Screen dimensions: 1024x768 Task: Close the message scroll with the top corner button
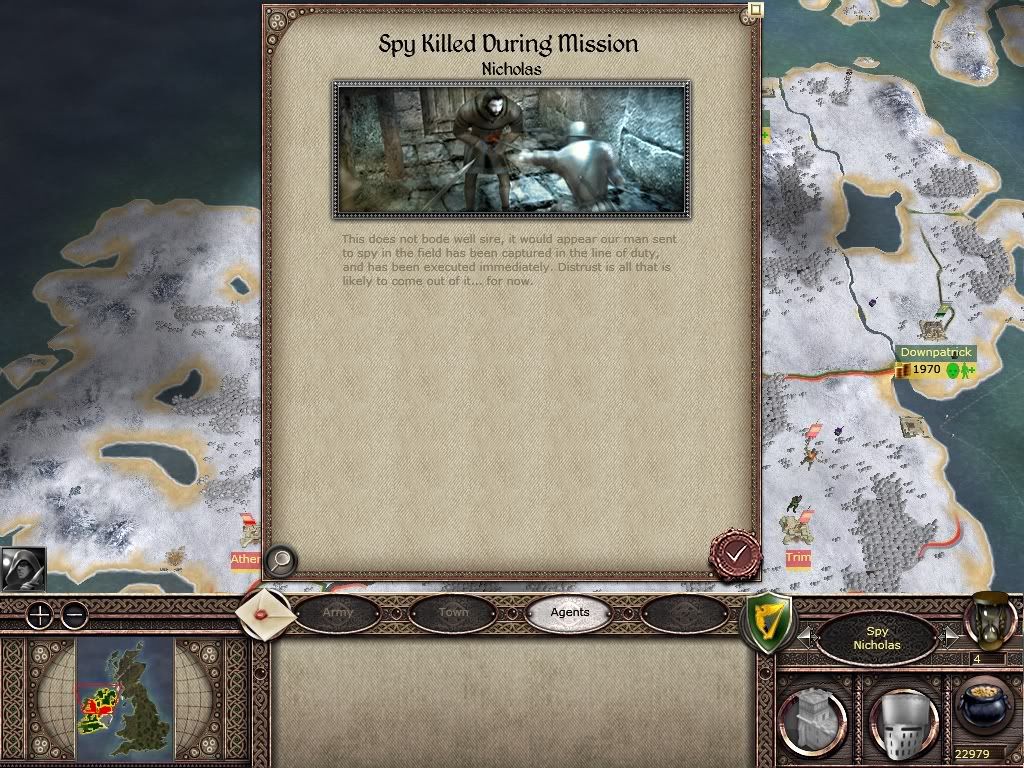click(x=756, y=11)
